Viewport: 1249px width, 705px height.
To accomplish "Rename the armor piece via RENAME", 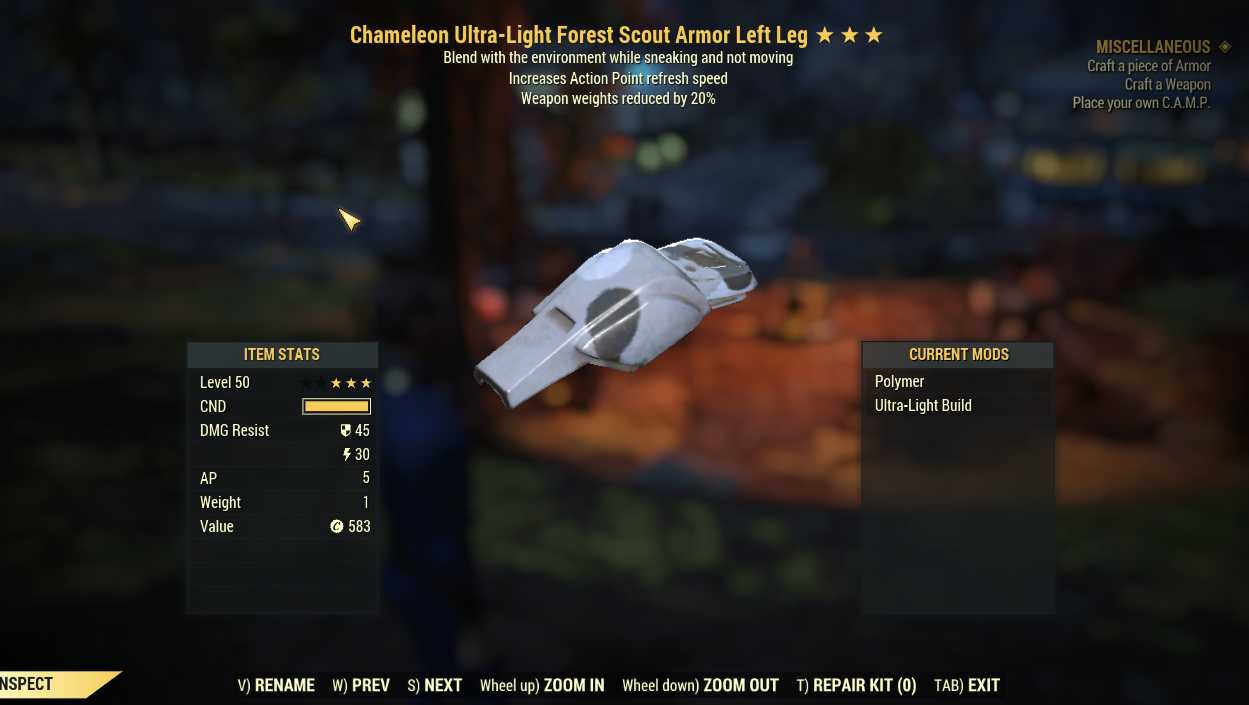I will click(x=276, y=685).
